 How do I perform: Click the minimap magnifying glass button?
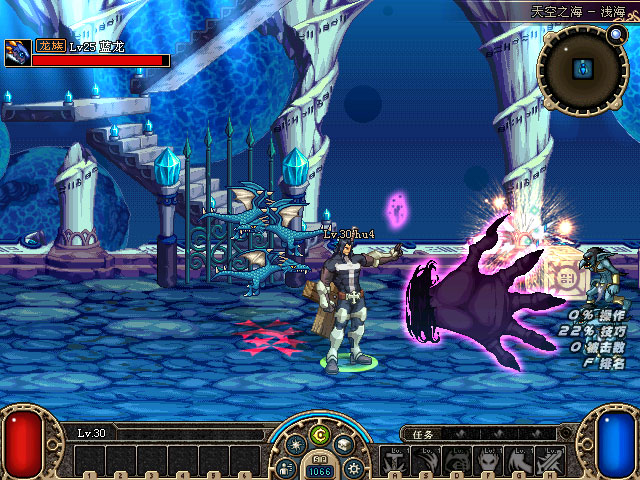616,34
